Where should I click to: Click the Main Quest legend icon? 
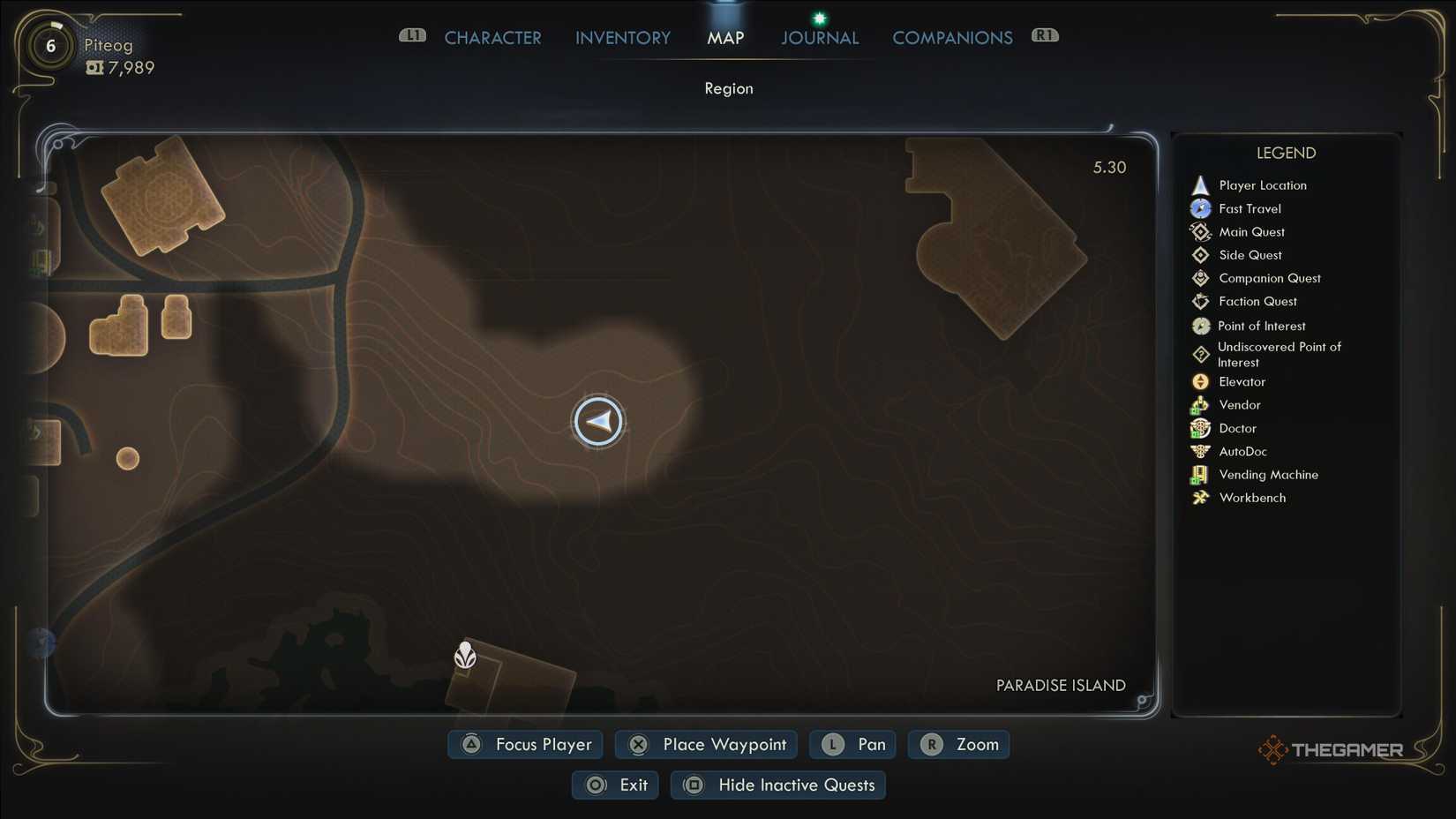point(1201,231)
